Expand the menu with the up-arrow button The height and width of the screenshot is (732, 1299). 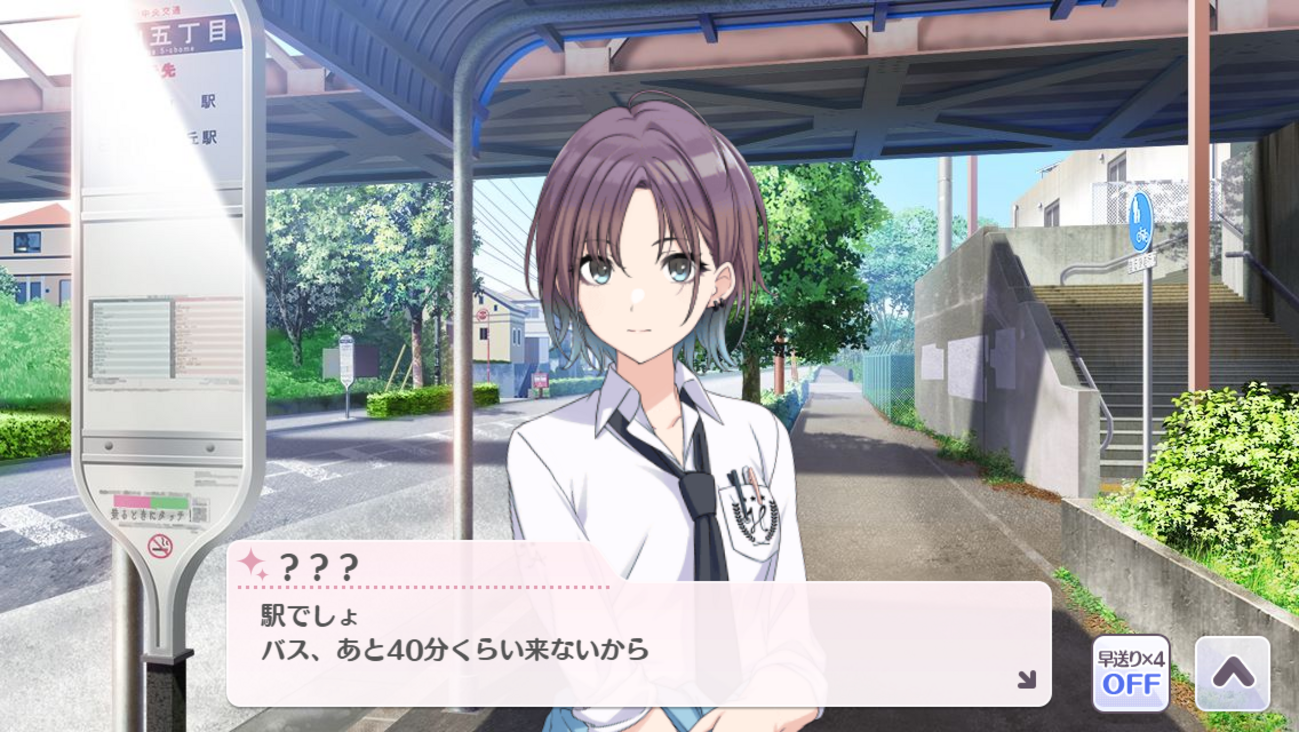point(1232,673)
